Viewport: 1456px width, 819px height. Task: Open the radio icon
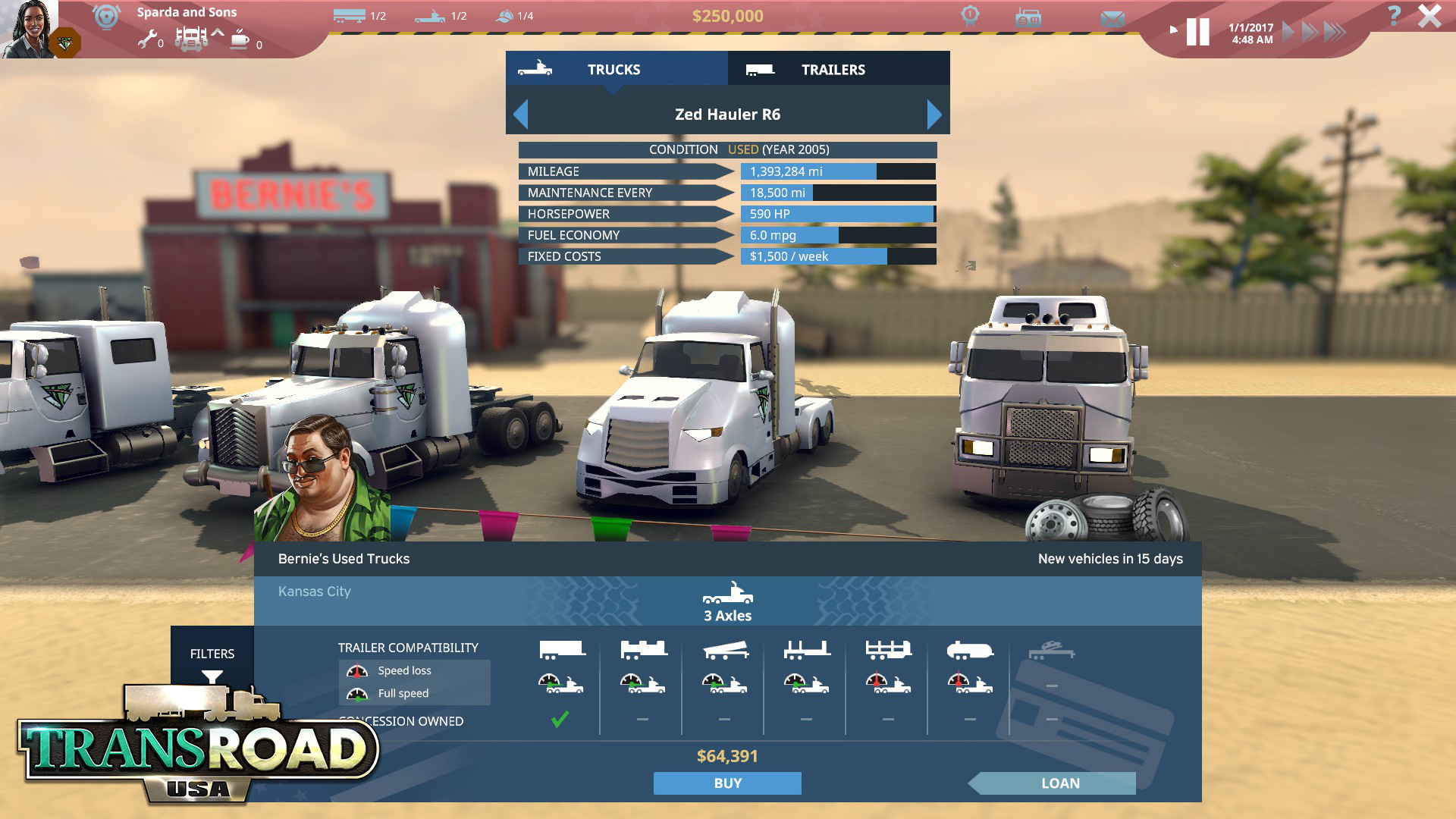pyautogui.click(x=1028, y=17)
